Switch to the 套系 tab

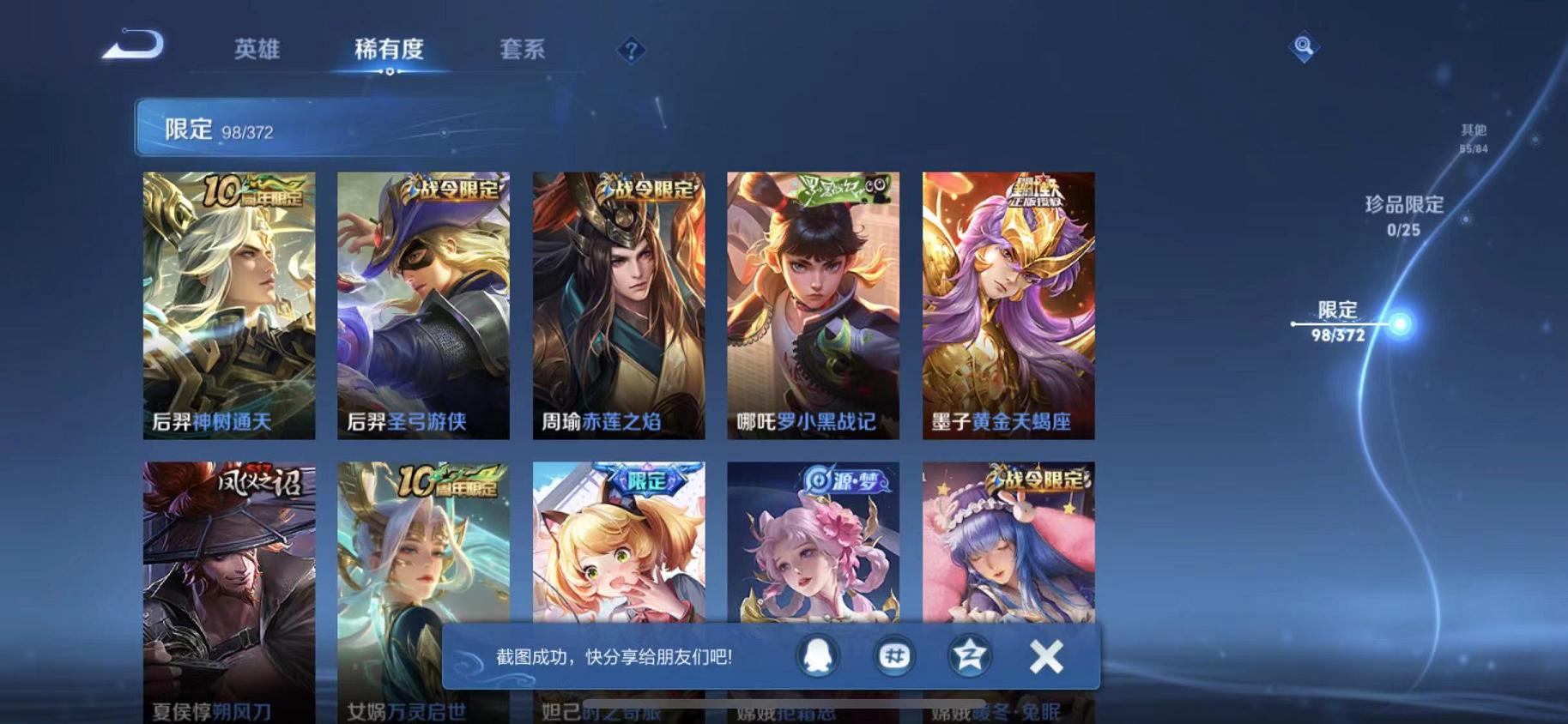click(x=525, y=50)
